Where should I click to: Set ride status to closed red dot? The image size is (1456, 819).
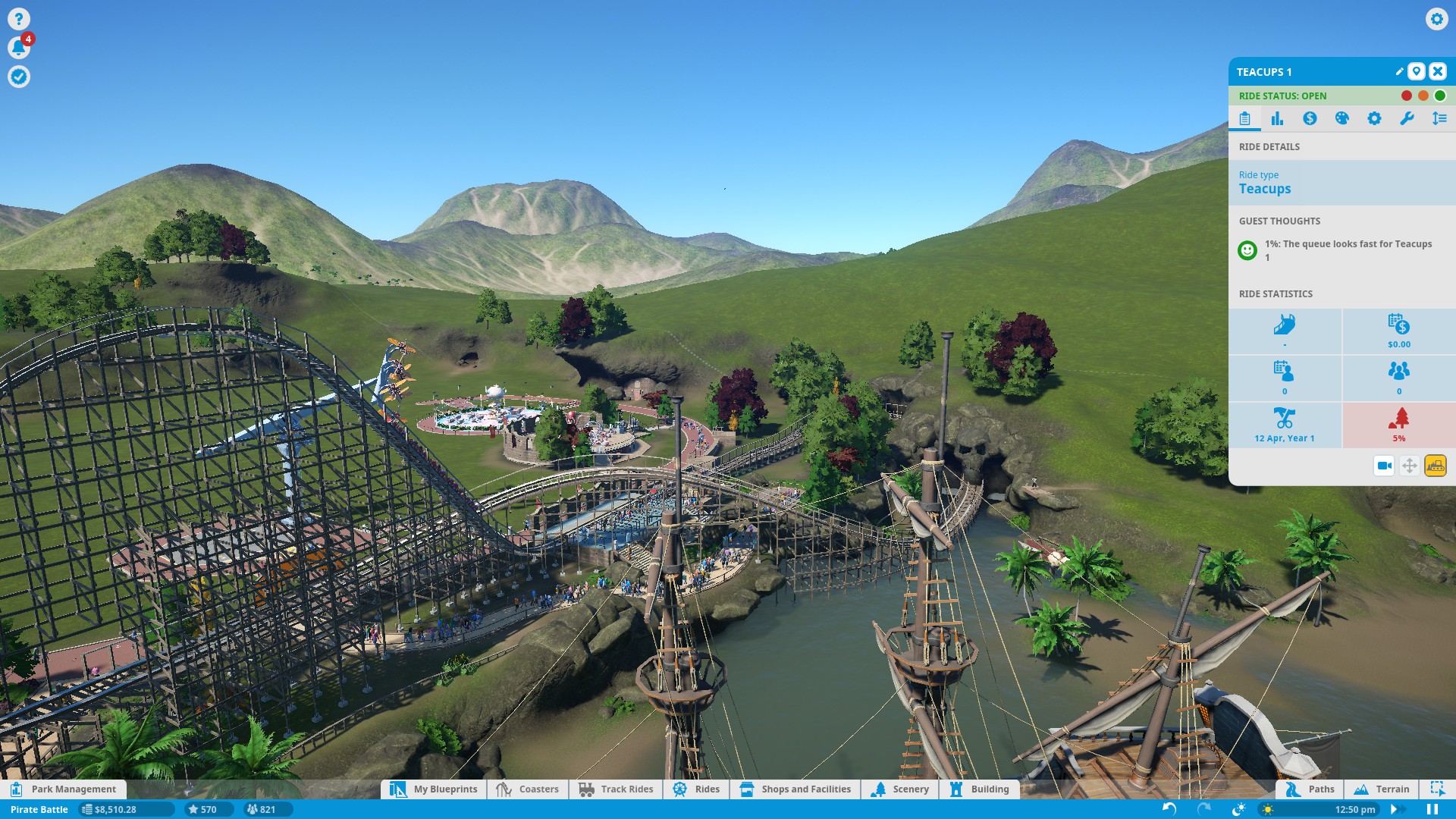tap(1407, 96)
